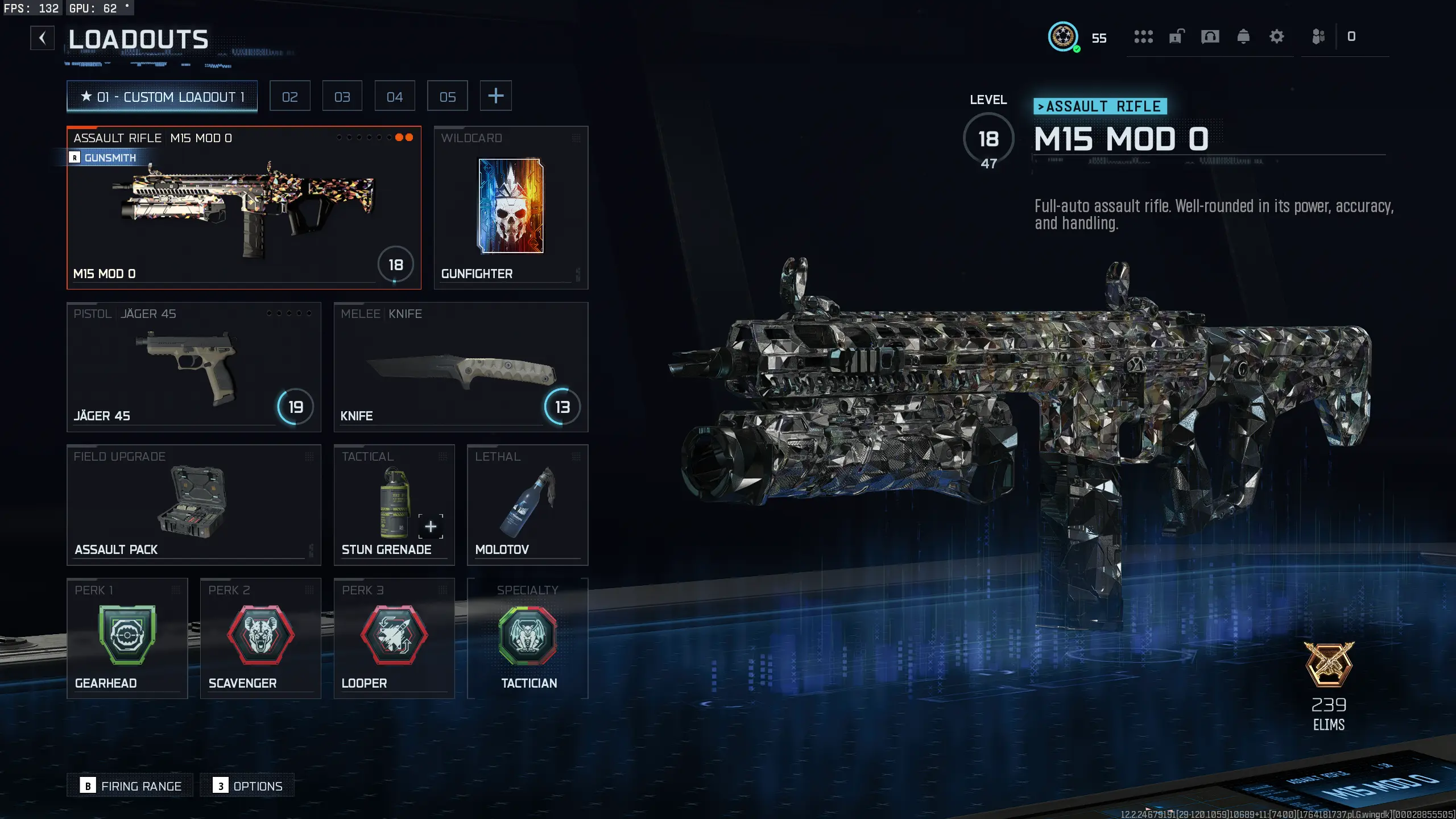
Task: Add a new loadout with plus button
Action: tap(495, 96)
